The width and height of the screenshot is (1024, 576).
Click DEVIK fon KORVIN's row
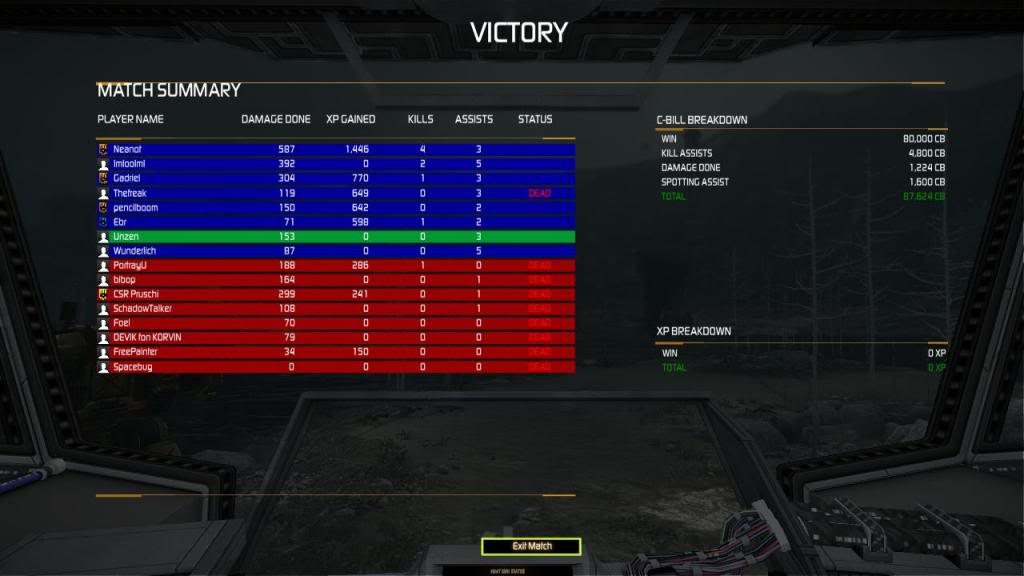[x=335, y=338]
